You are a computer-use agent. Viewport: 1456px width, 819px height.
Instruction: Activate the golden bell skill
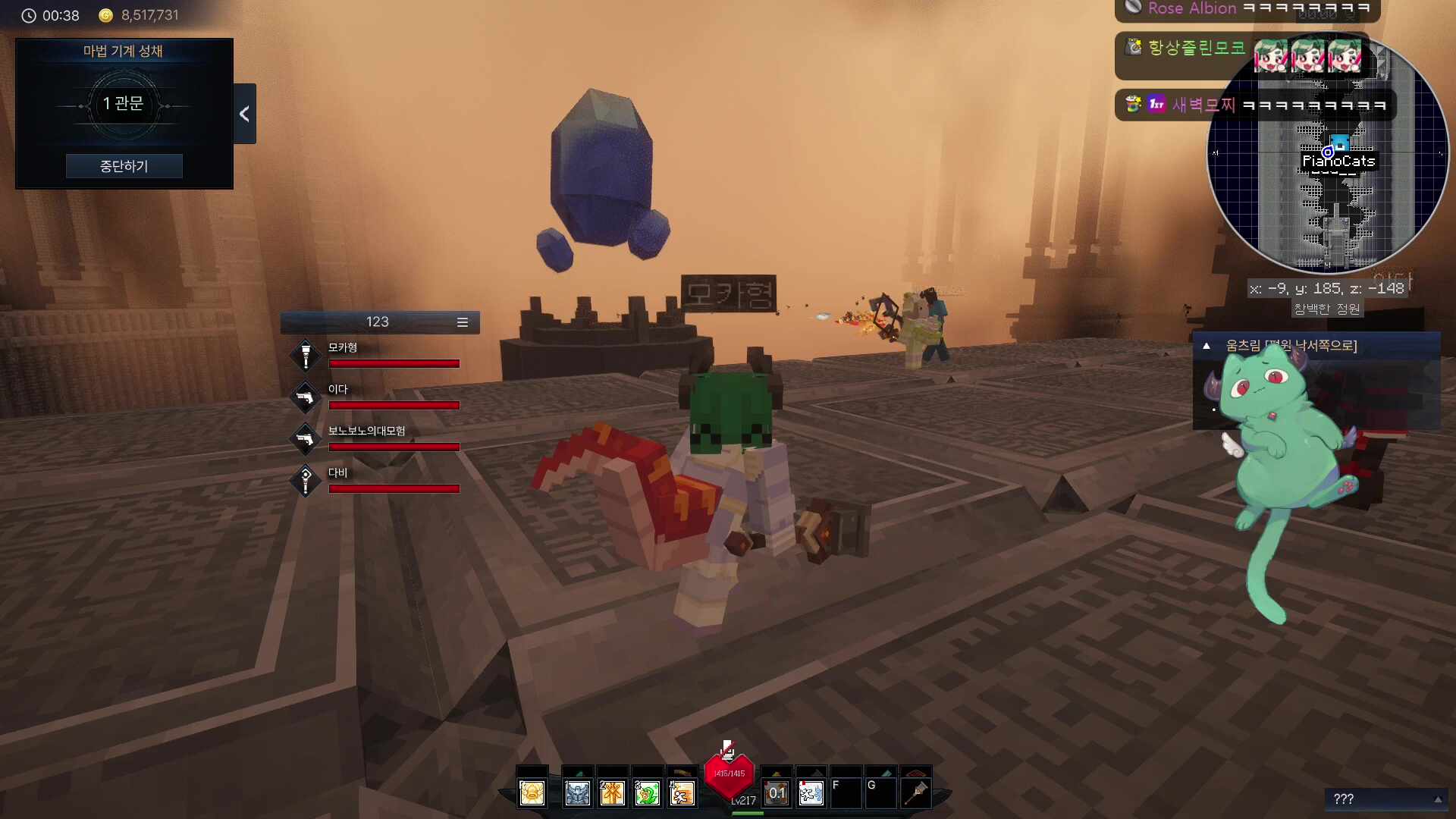coord(532,793)
